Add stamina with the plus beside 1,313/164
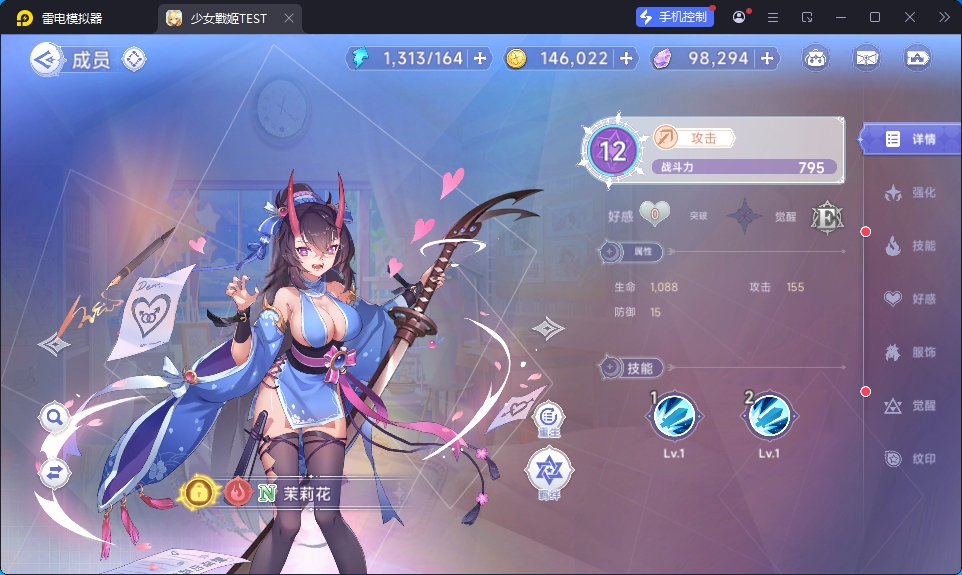Viewport: 962px width, 575px height. [x=480, y=59]
